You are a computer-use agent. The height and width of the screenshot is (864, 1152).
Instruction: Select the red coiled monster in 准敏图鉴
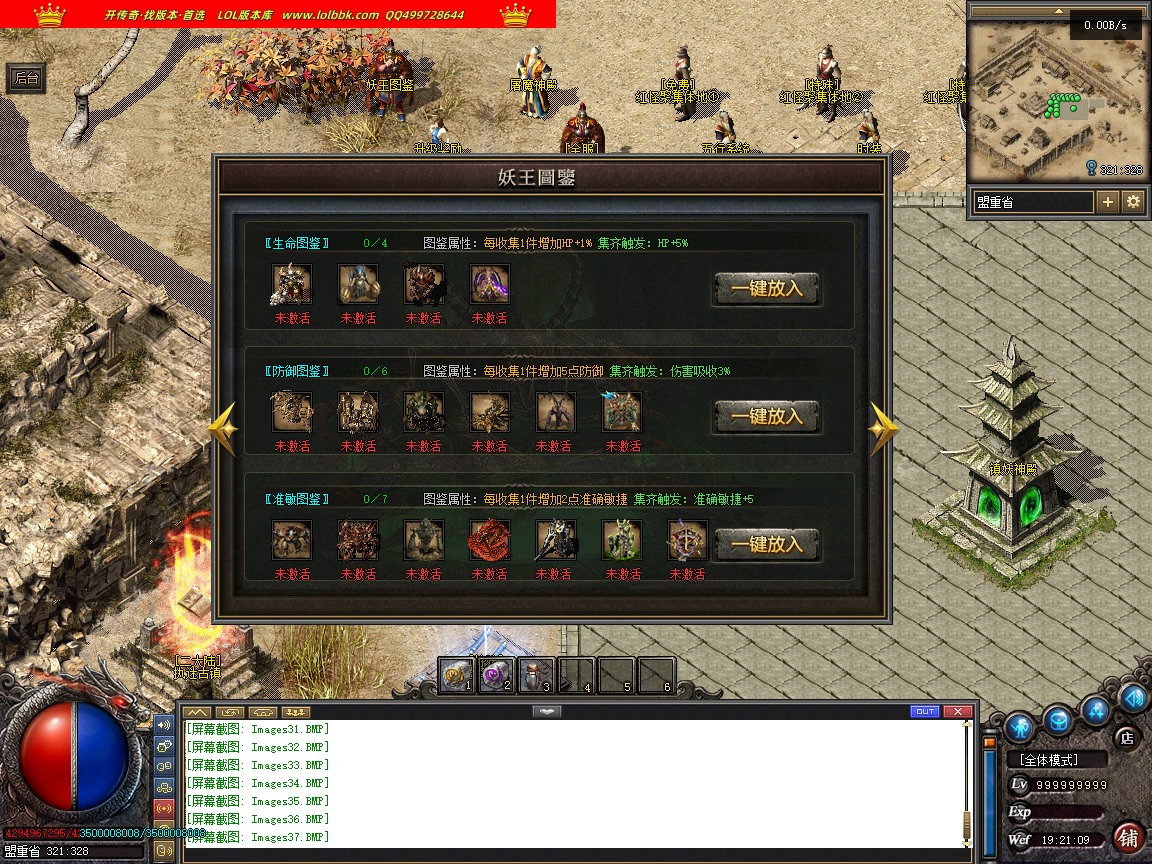pos(490,540)
